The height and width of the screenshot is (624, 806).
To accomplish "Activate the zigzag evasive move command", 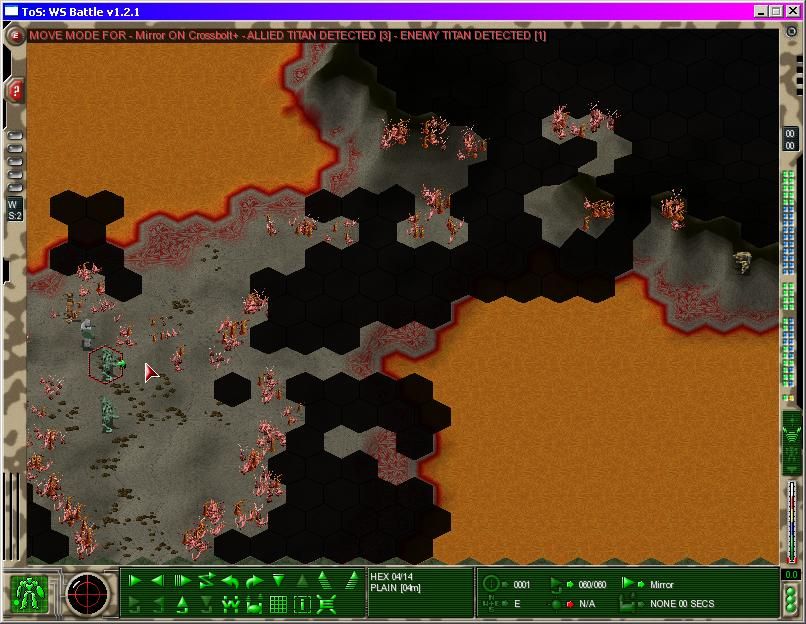I will point(207,581).
